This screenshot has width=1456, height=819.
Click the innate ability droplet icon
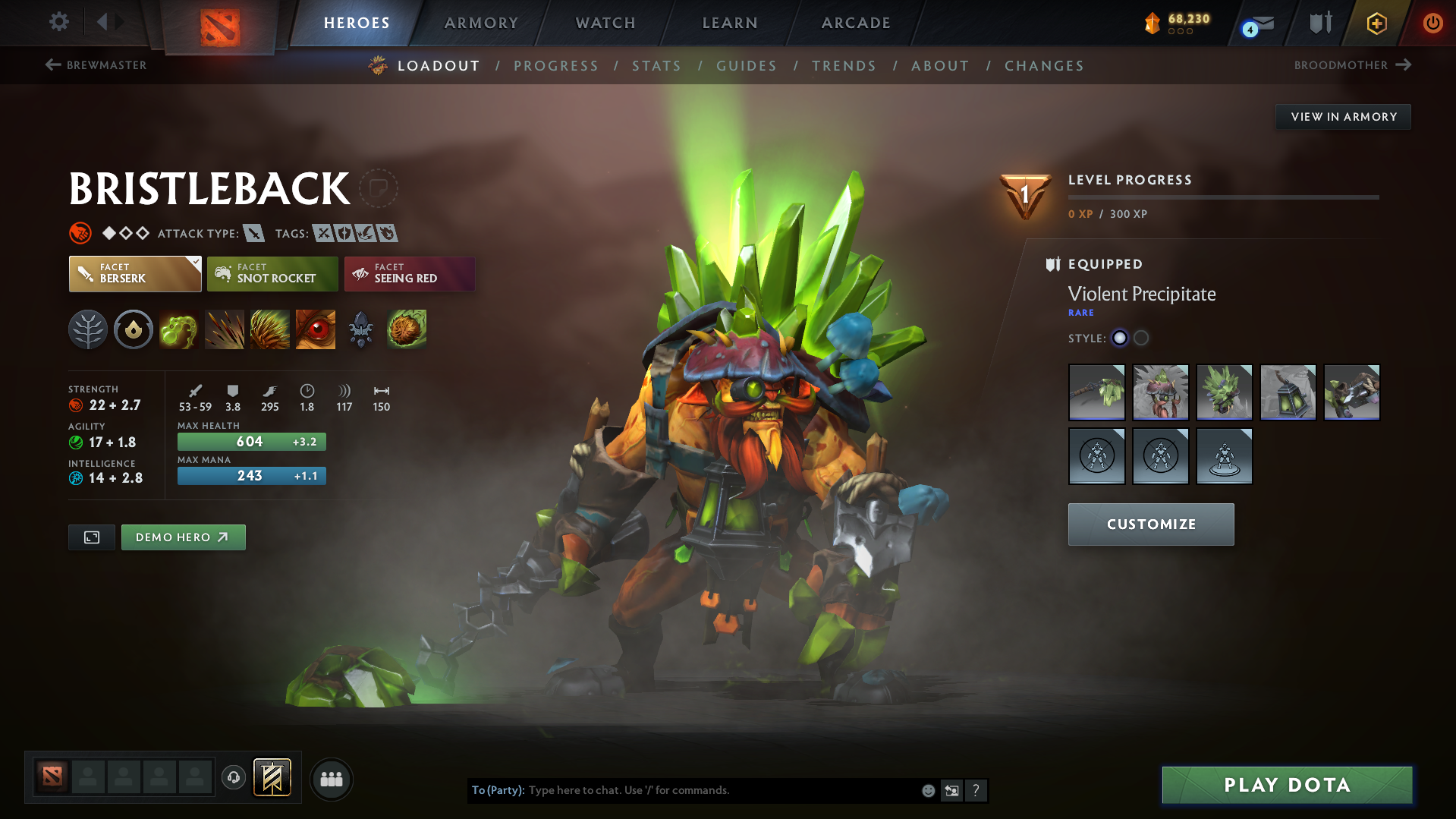pos(134,329)
